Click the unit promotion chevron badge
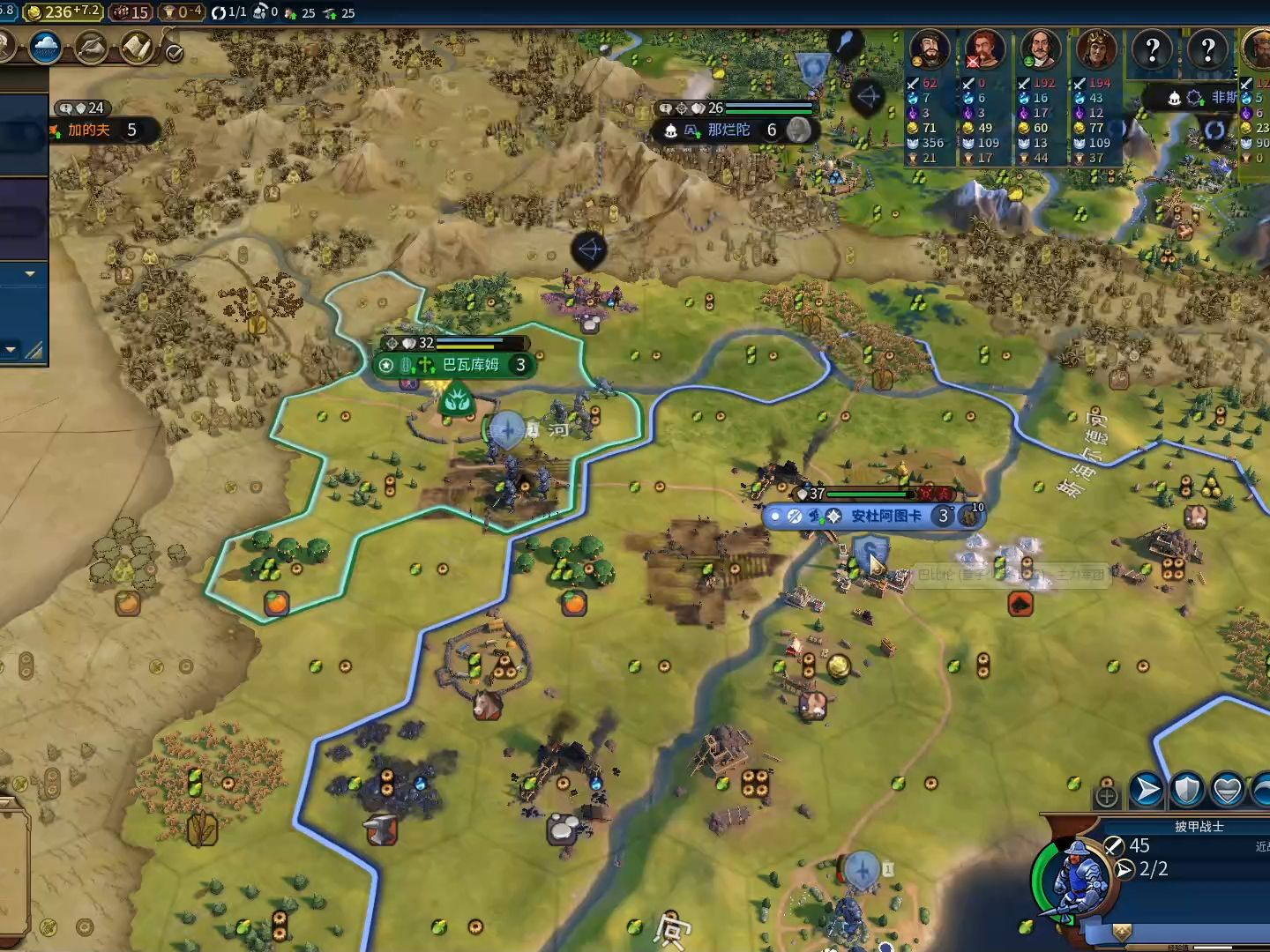 (1122, 931)
